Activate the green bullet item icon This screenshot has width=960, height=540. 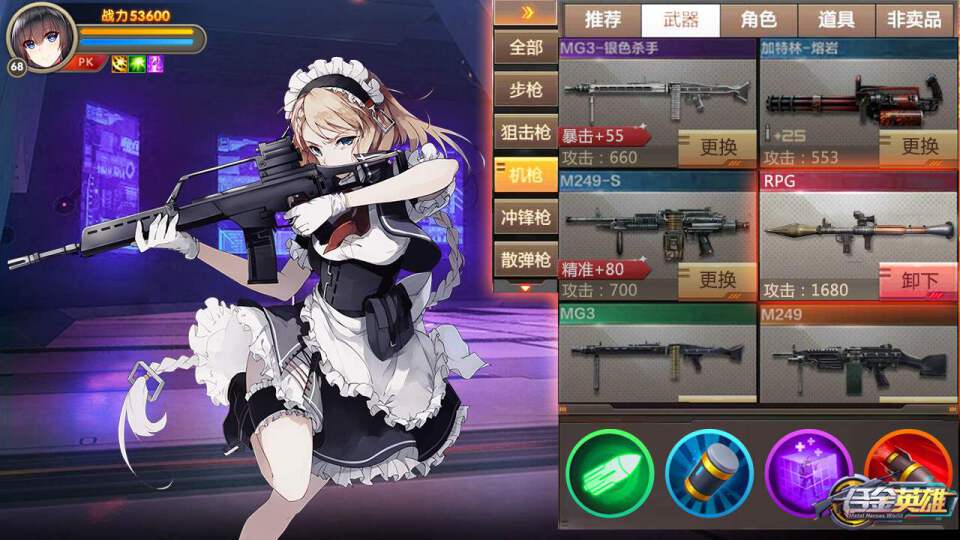pos(609,473)
